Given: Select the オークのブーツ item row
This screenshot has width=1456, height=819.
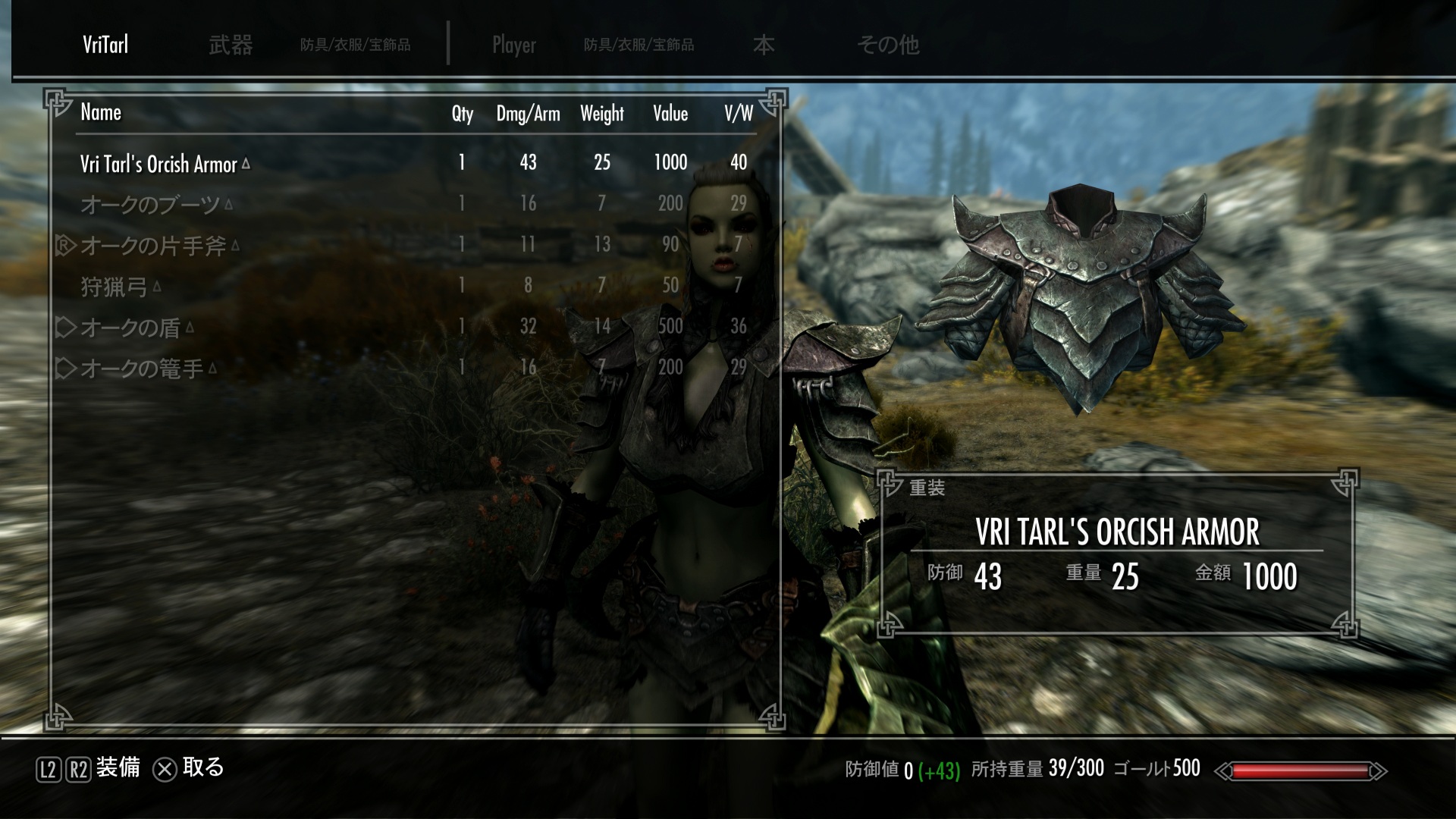Looking at the screenshot, I should [x=150, y=204].
